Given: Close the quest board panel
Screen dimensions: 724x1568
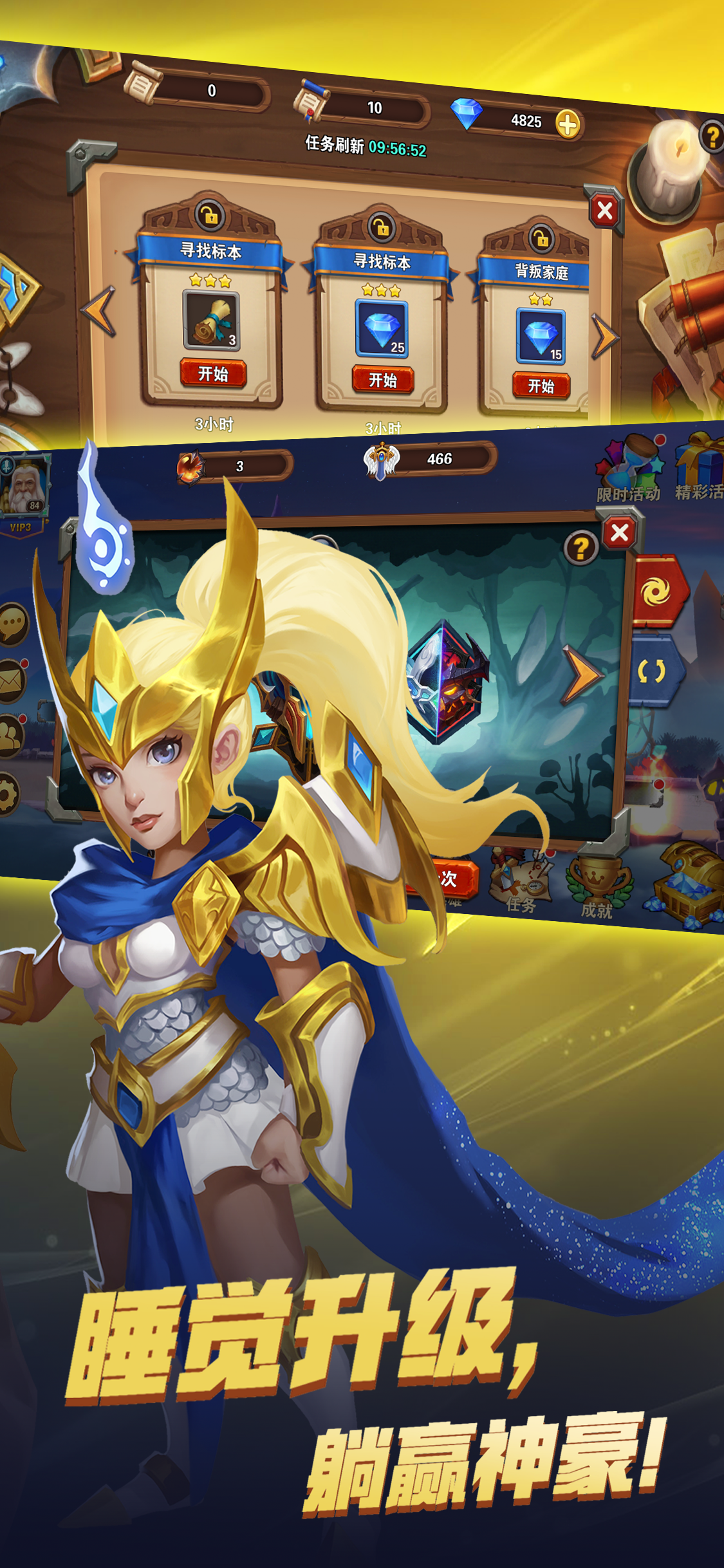Looking at the screenshot, I should [x=604, y=210].
